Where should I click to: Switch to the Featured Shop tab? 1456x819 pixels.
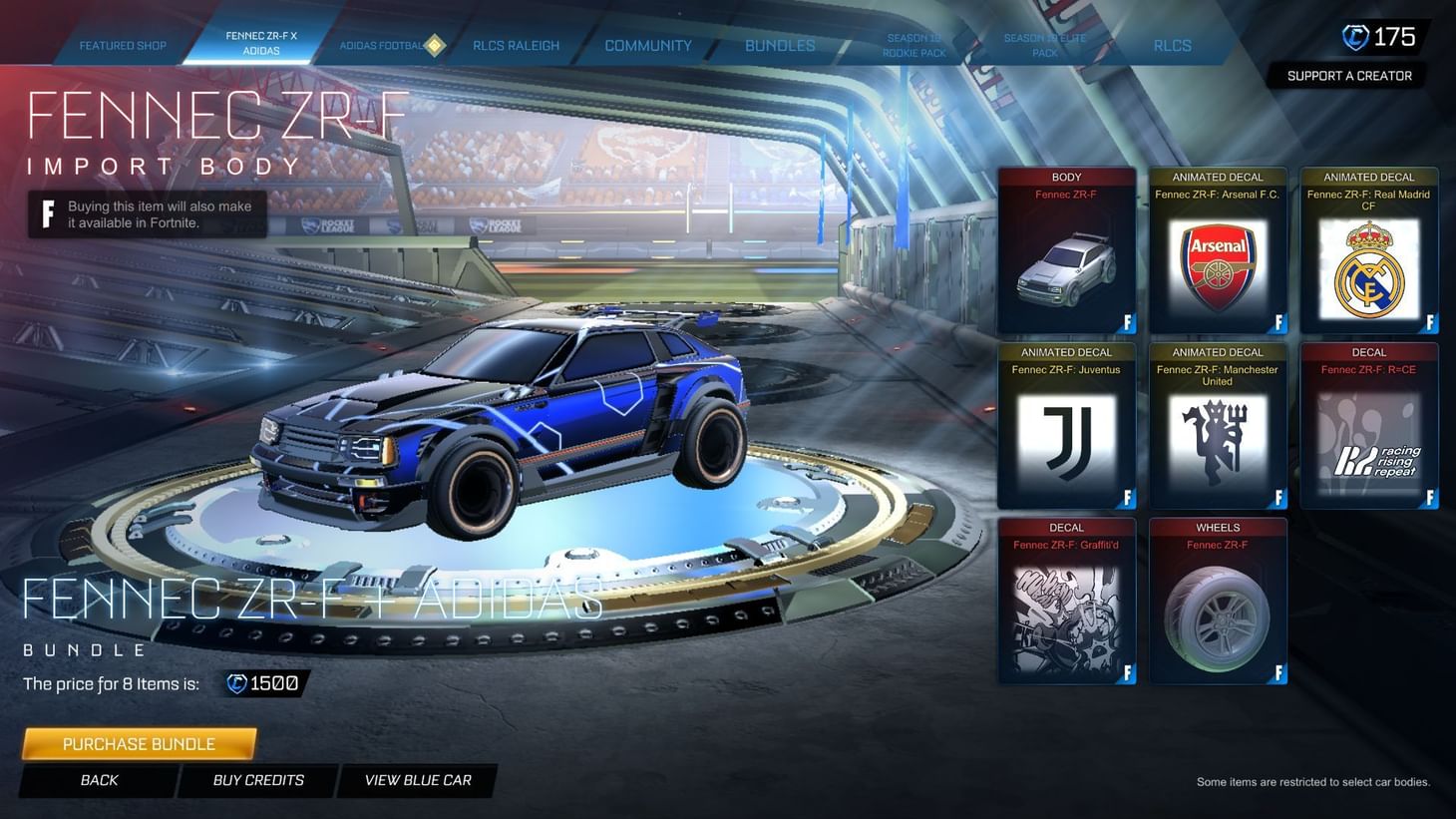tap(122, 45)
